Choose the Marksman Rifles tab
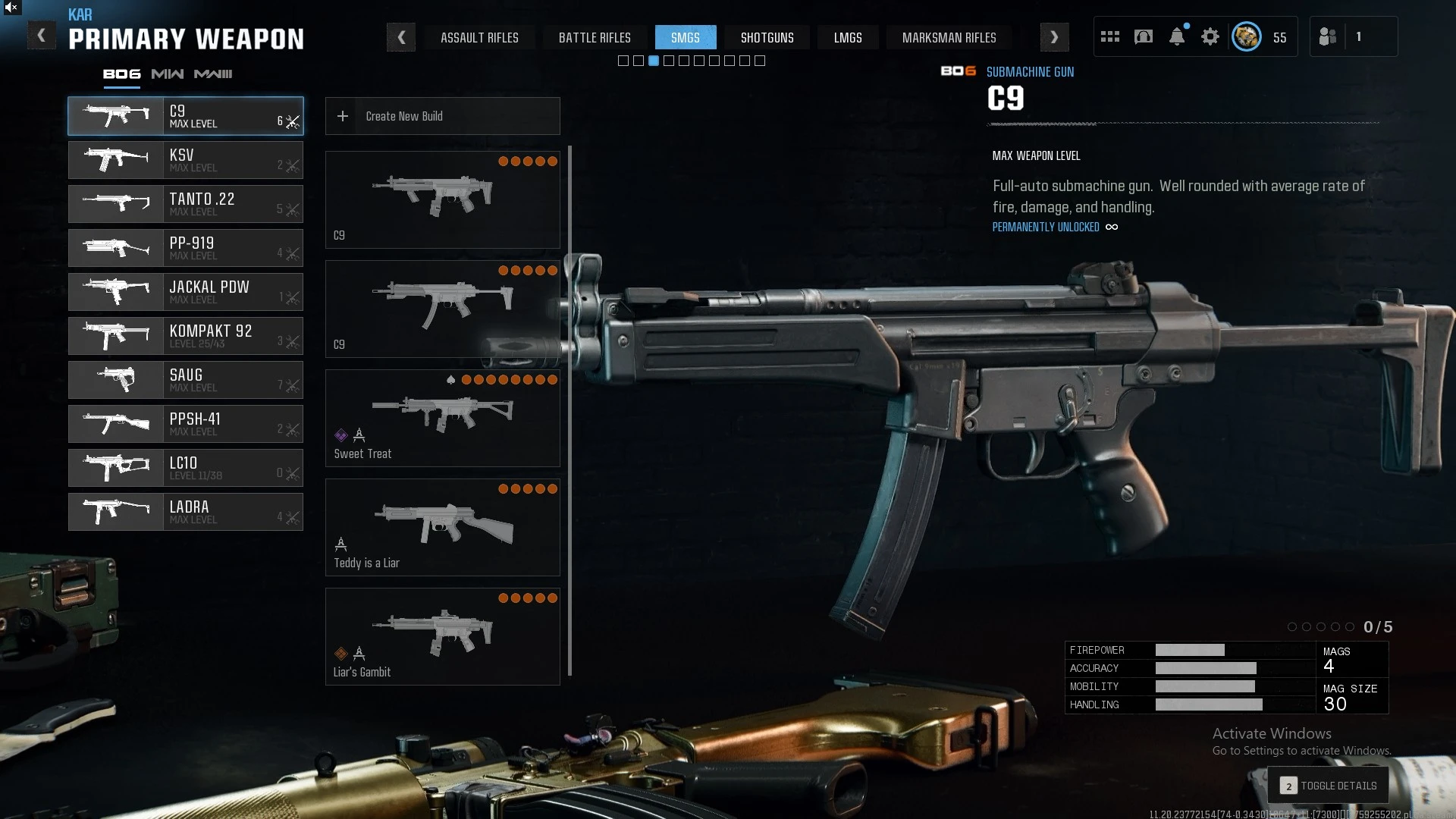1456x819 pixels. click(949, 38)
